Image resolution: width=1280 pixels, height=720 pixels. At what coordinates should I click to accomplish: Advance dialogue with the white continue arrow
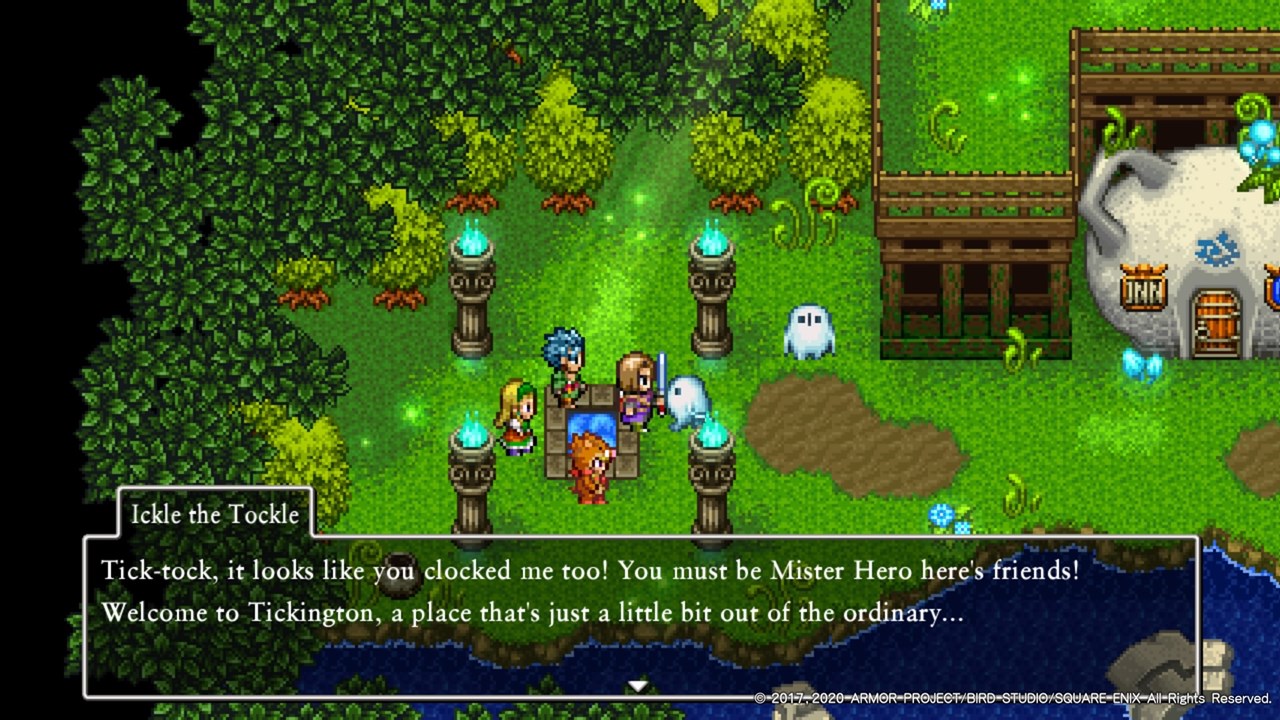(x=637, y=686)
